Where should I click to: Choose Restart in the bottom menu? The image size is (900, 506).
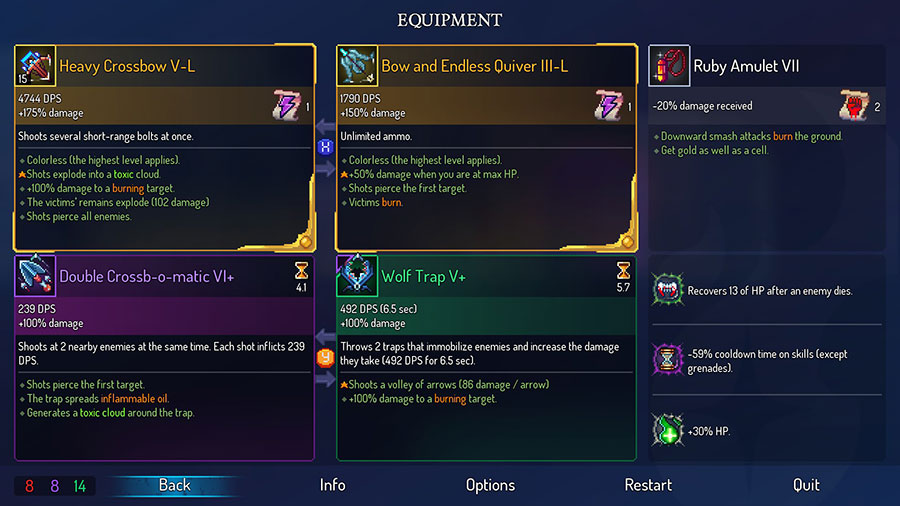tap(648, 485)
